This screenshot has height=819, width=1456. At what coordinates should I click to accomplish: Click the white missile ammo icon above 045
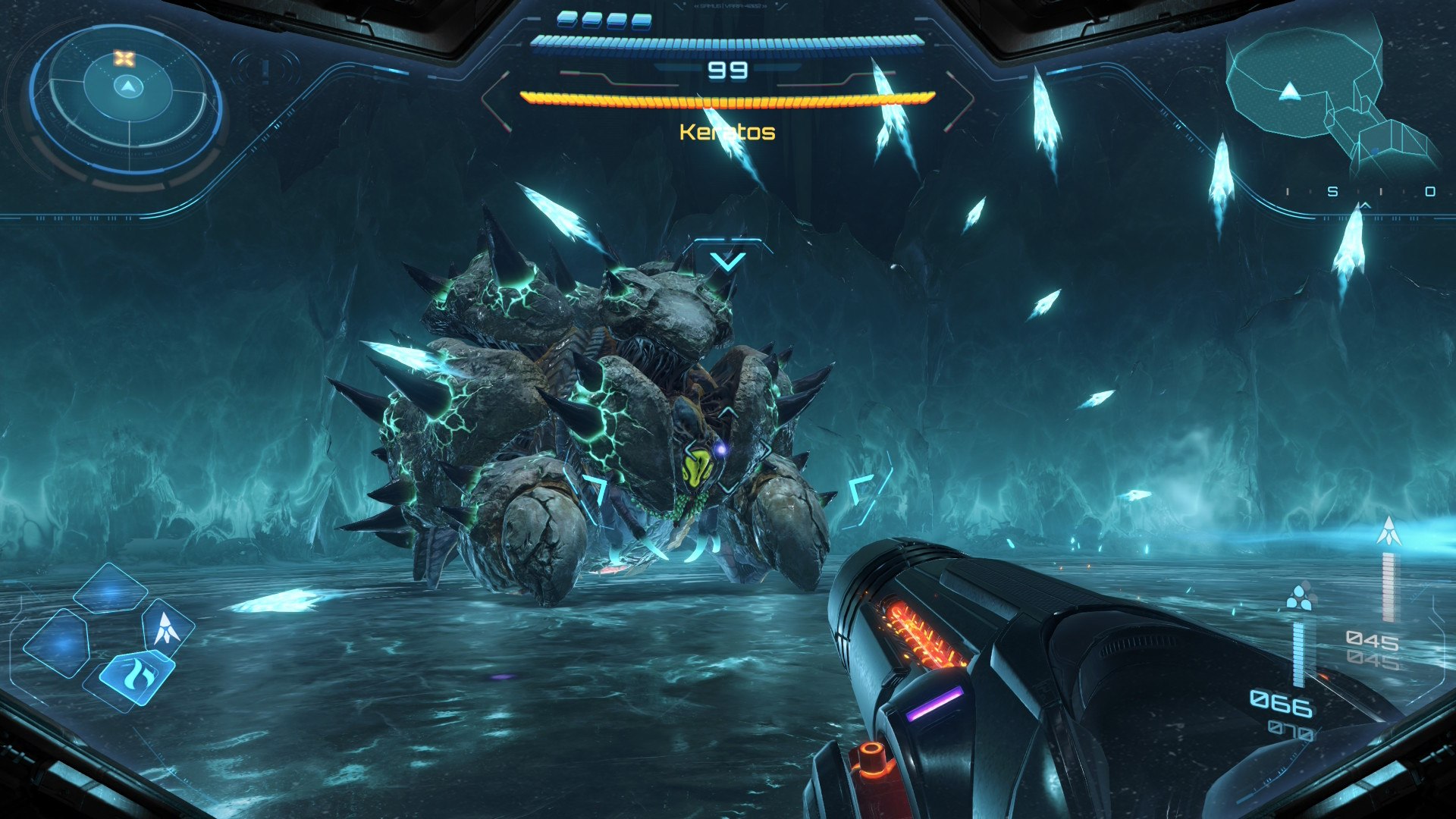tap(1389, 532)
